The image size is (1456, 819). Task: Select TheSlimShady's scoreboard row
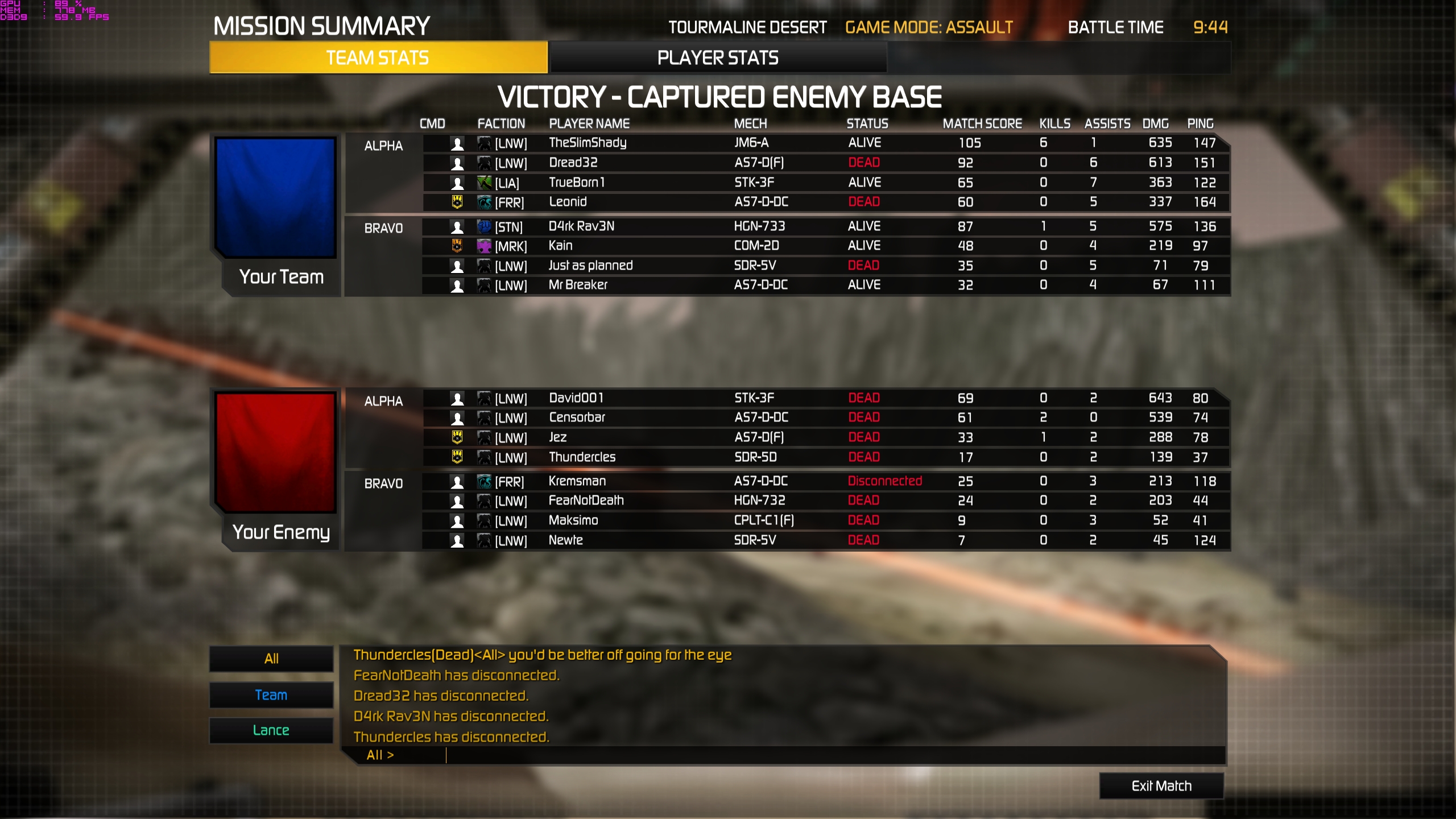(588, 143)
